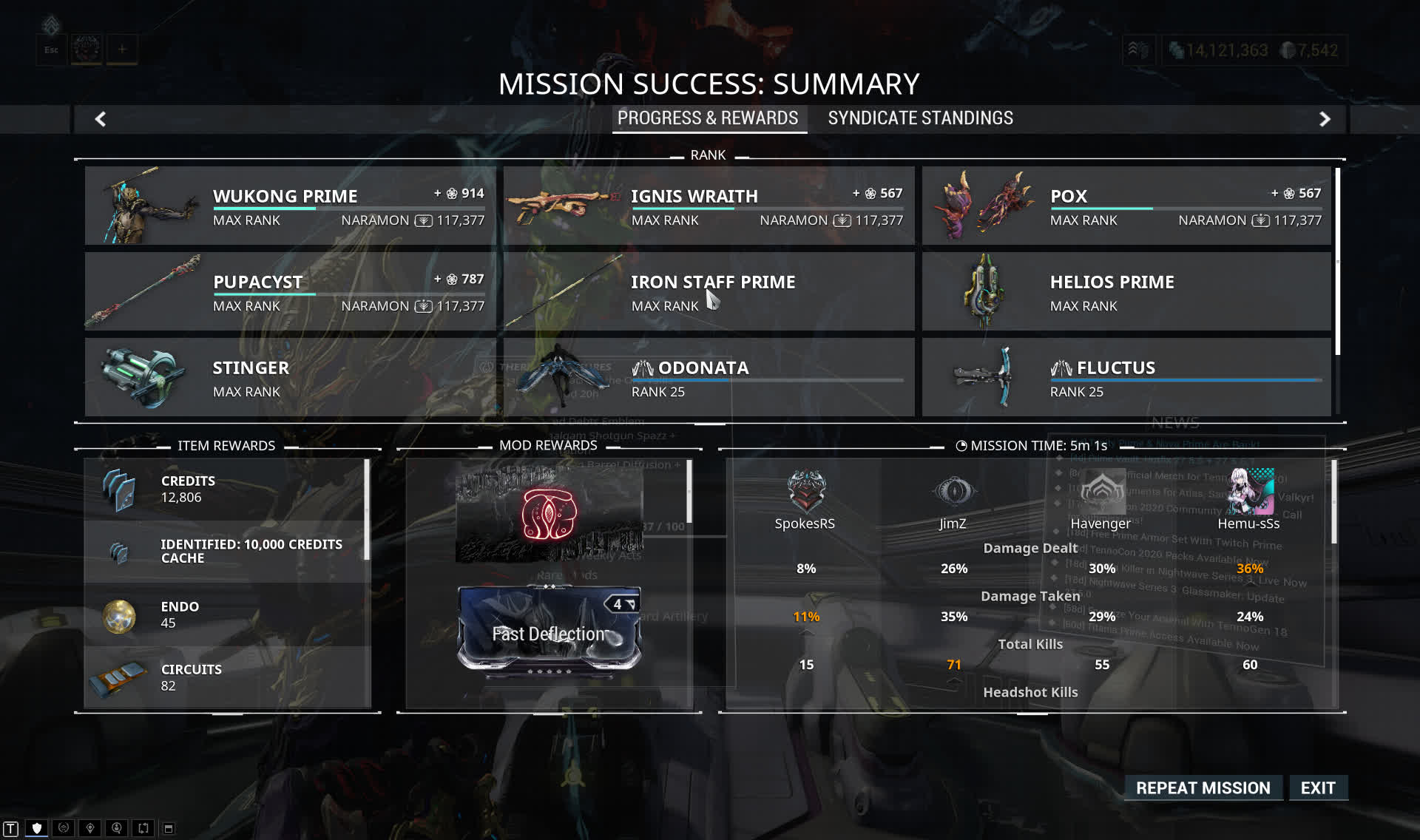The height and width of the screenshot is (840, 1420).
Task: Click Hemu-sSs player avatar
Action: (x=1249, y=491)
